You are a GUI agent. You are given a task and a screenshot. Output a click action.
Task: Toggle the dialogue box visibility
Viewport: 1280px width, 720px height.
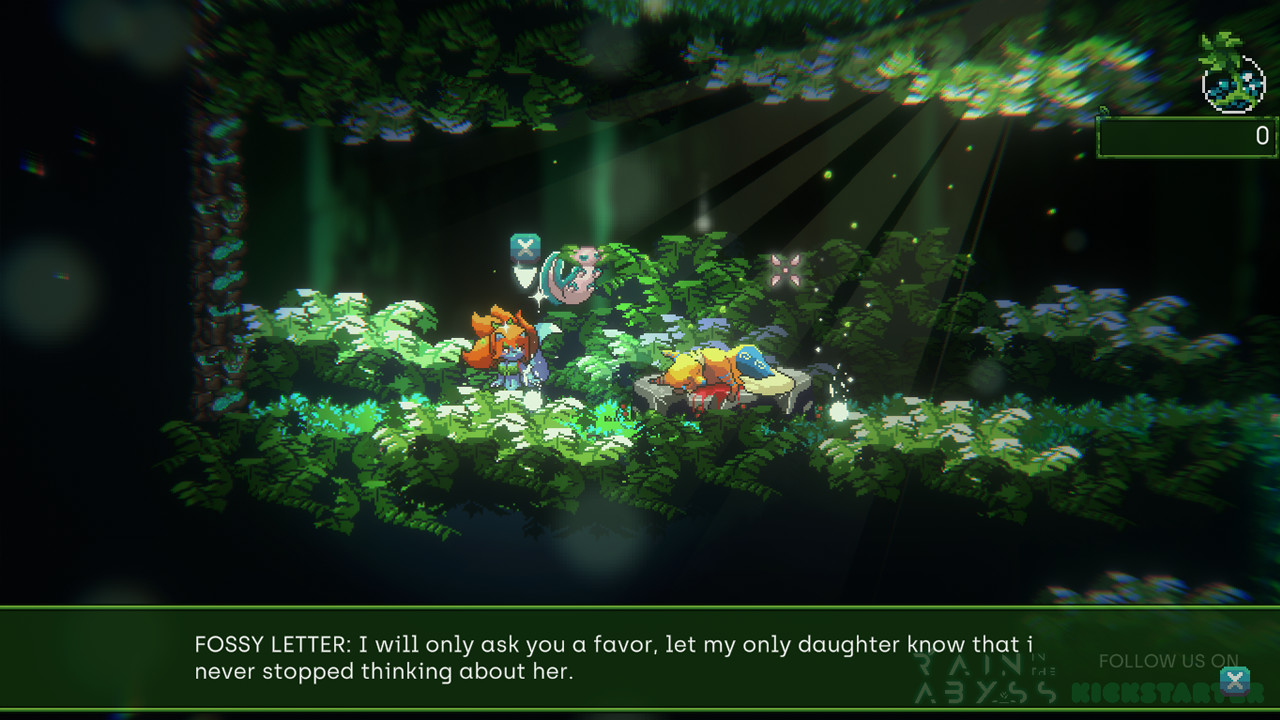(640, 657)
